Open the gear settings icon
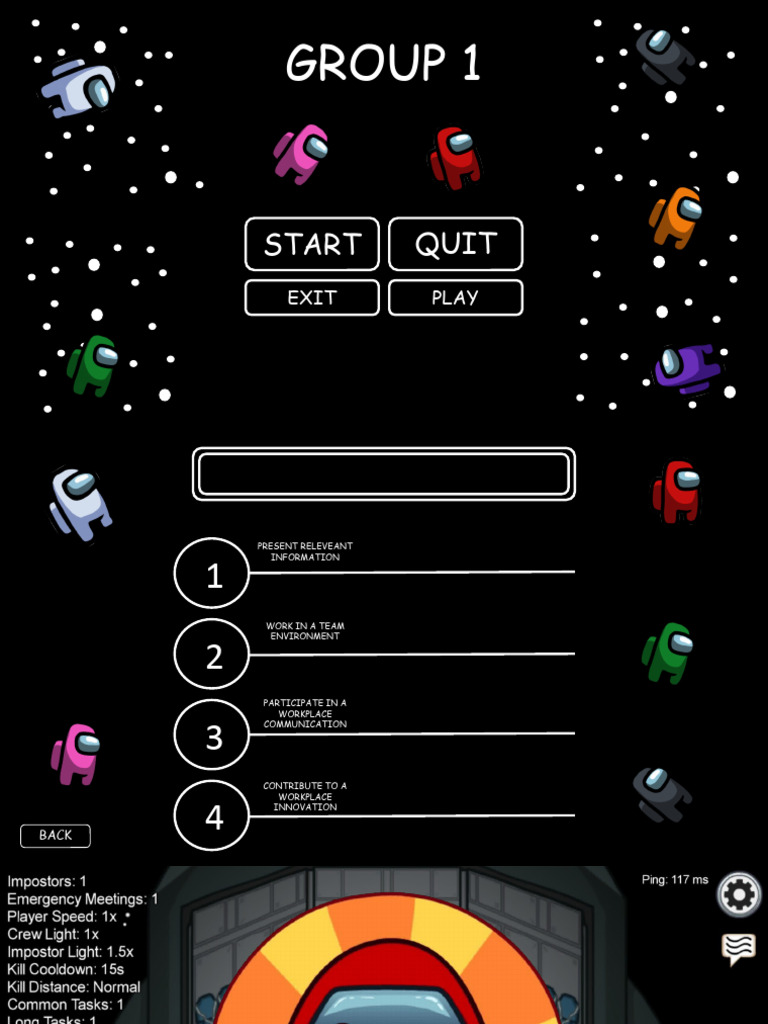768x1024 pixels. click(x=739, y=894)
